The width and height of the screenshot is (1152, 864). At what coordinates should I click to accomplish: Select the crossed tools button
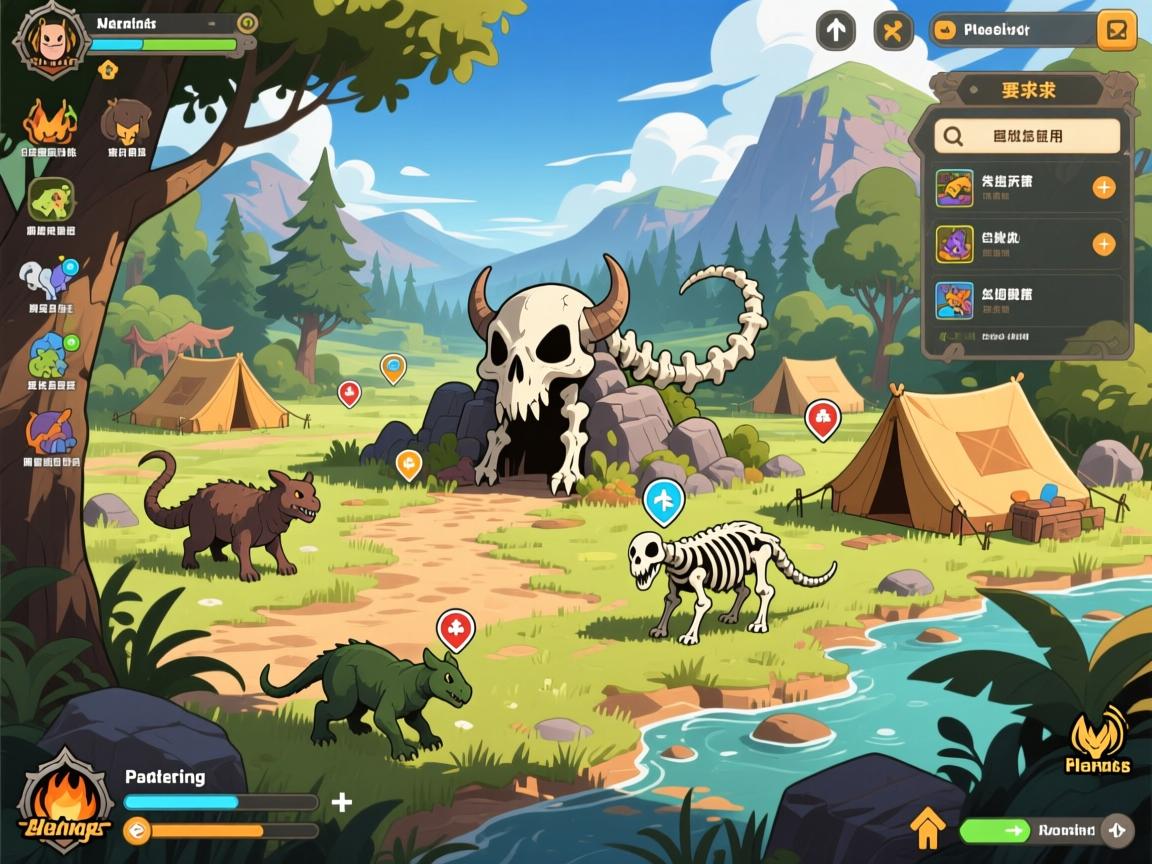(893, 31)
